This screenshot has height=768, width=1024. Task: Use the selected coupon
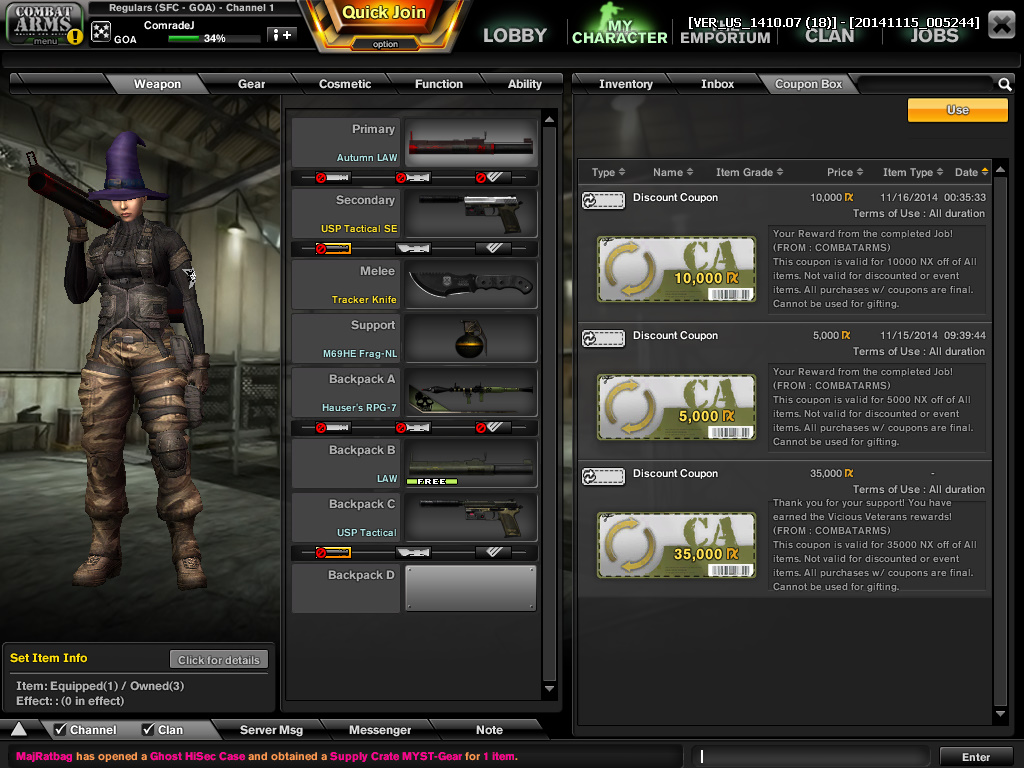pyautogui.click(x=957, y=110)
